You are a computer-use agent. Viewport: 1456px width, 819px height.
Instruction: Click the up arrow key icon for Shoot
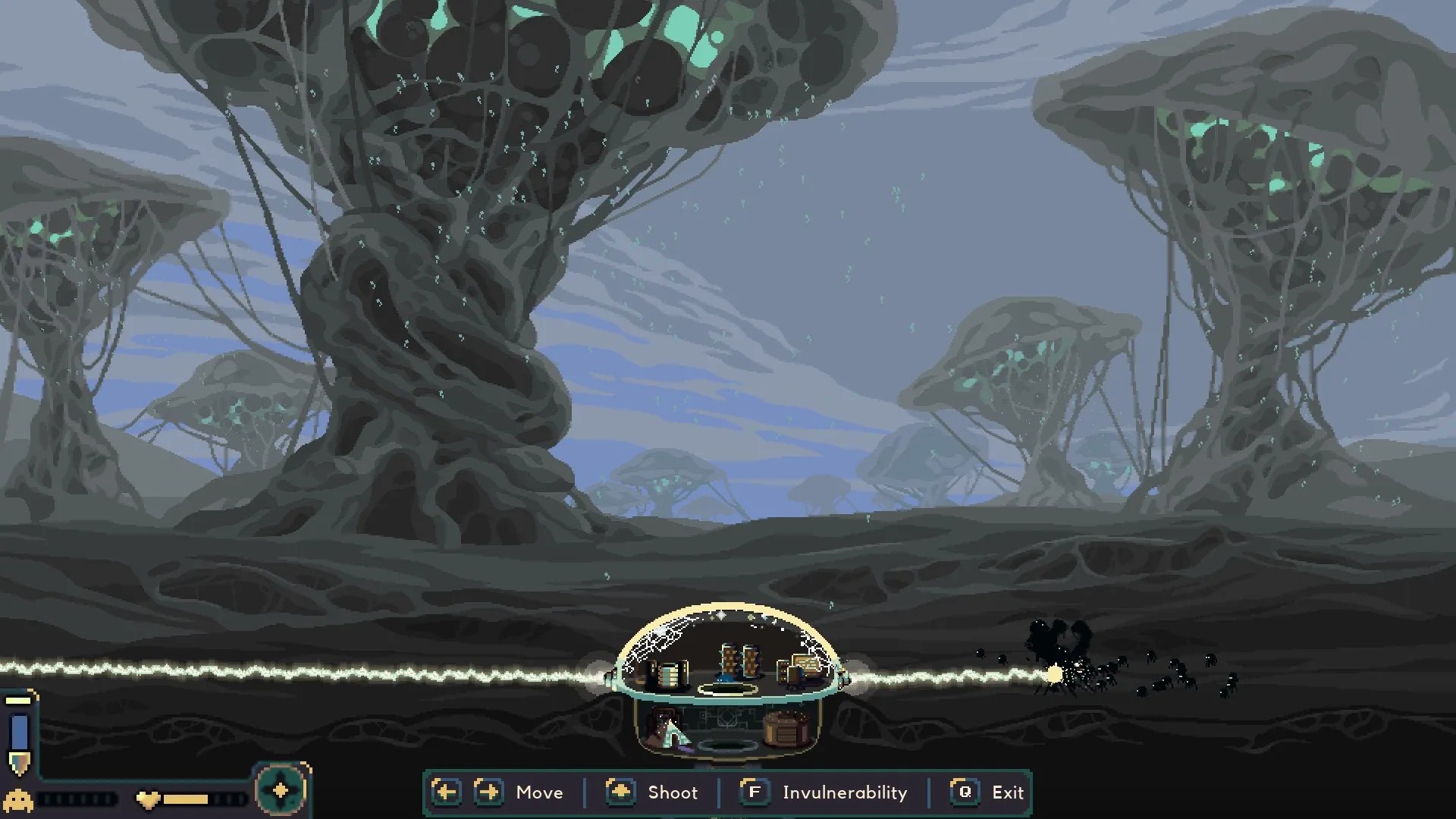click(x=620, y=792)
